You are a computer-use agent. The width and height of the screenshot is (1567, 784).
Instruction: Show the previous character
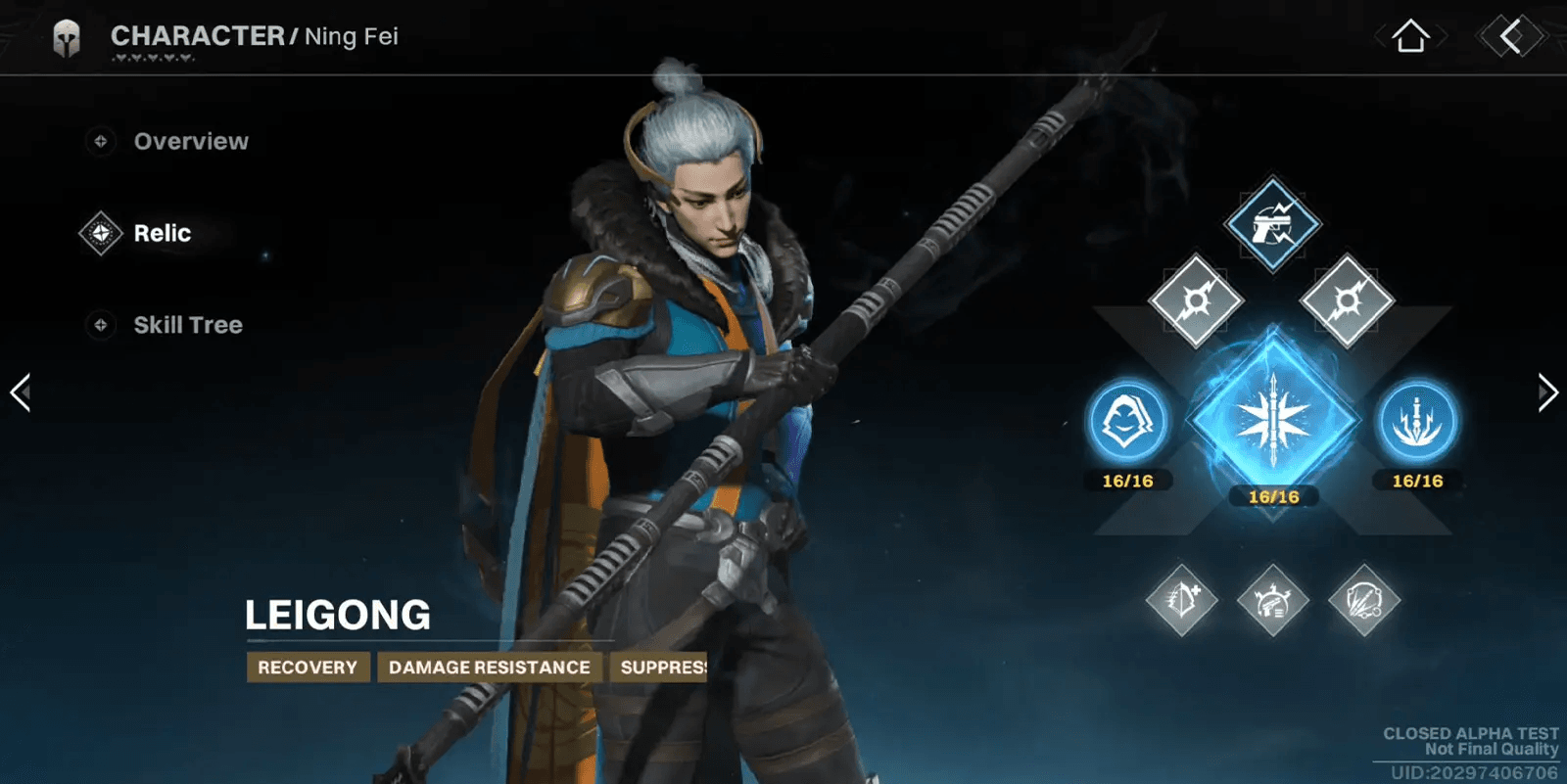(21, 392)
